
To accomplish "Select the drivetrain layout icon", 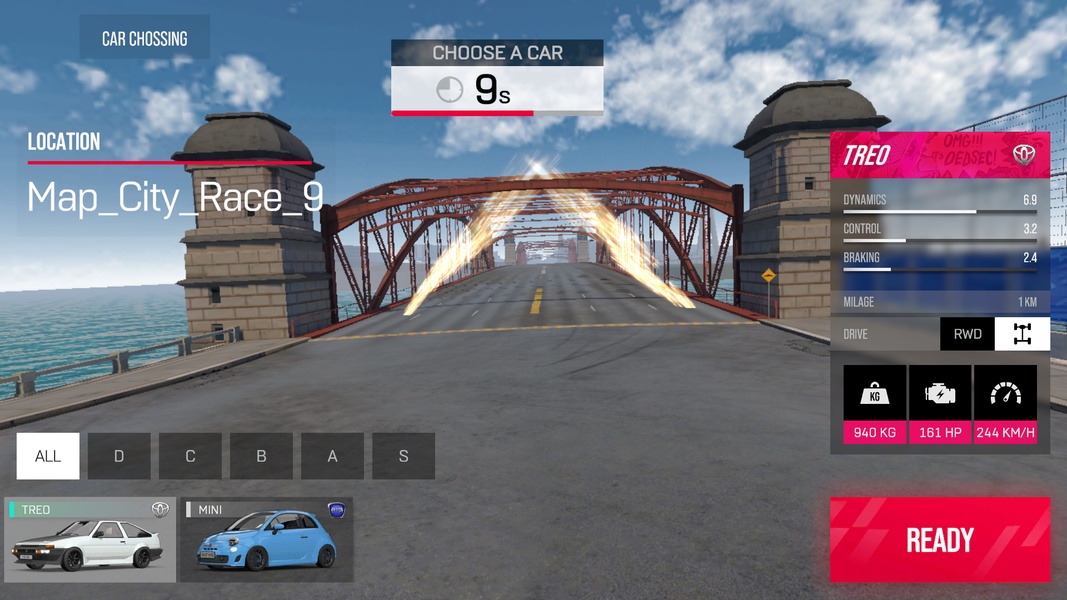I will [x=1022, y=334].
